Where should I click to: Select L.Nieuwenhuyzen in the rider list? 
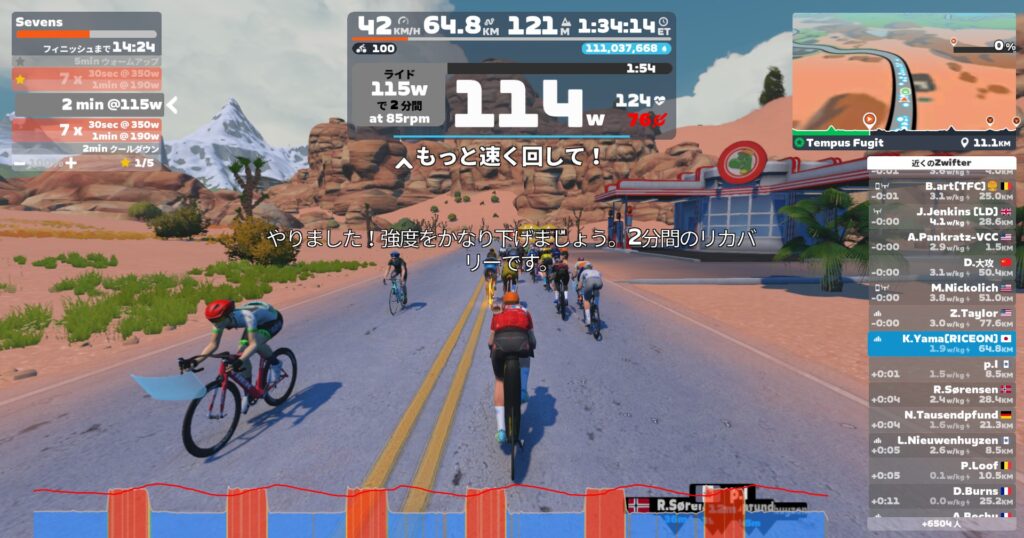click(942, 445)
